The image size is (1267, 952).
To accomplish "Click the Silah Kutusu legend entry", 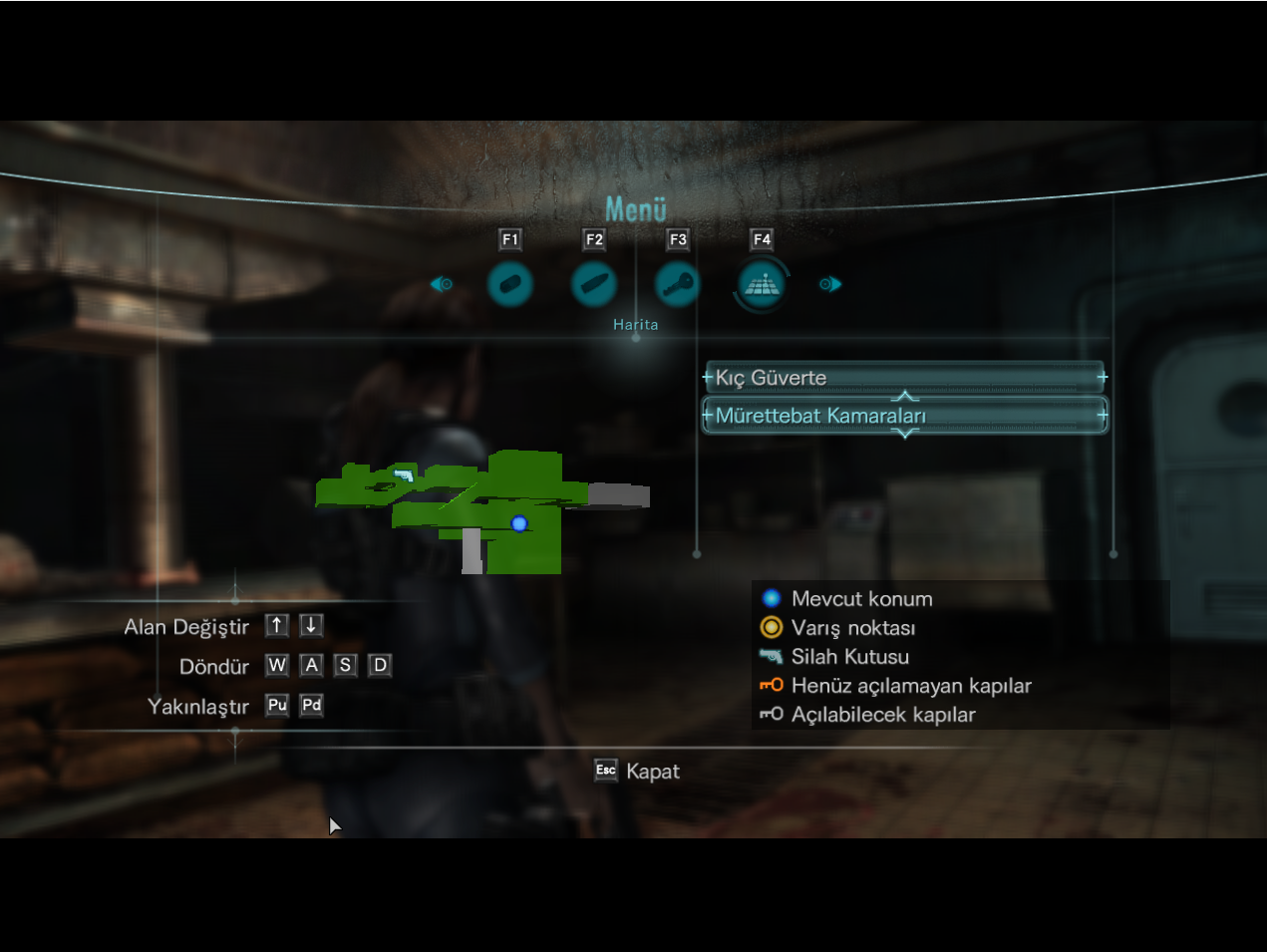I will [849, 657].
